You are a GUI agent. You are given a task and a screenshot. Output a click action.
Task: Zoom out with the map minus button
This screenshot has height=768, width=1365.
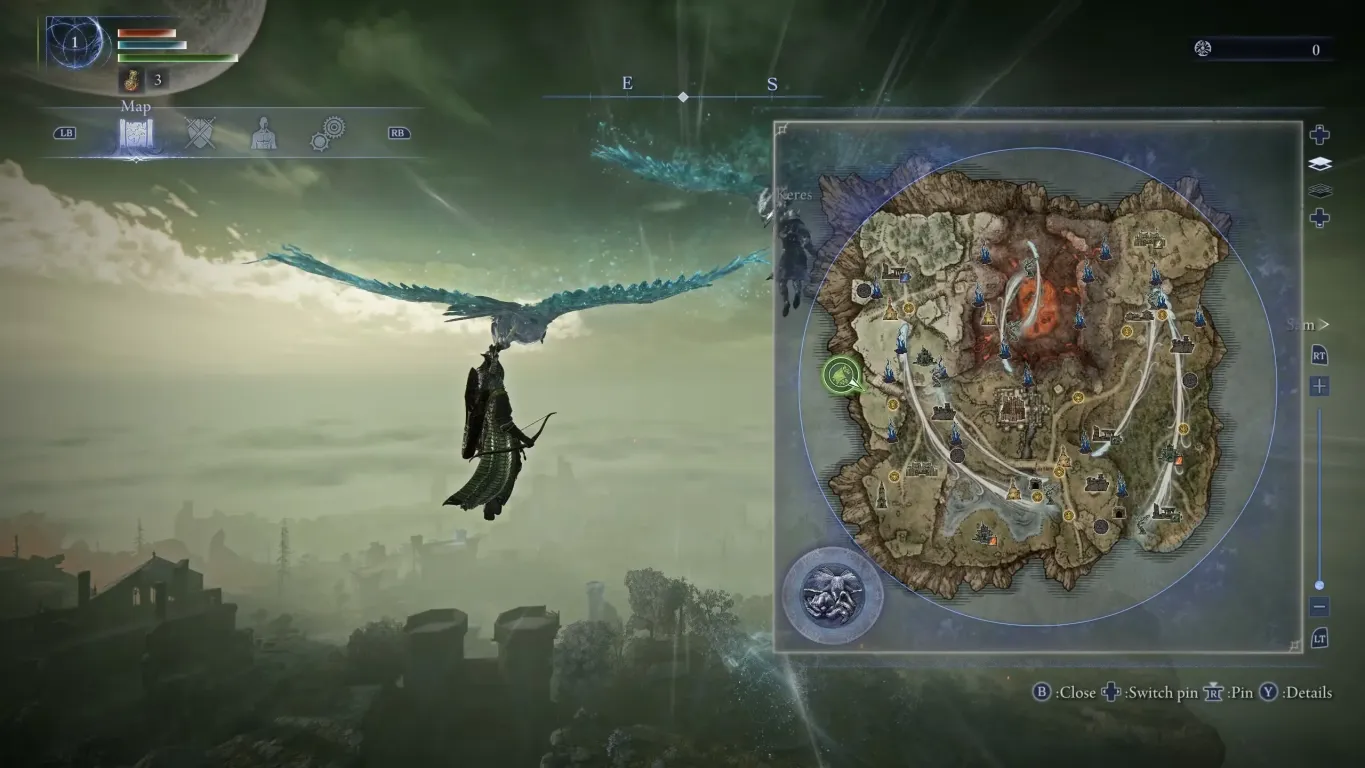point(1320,607)
